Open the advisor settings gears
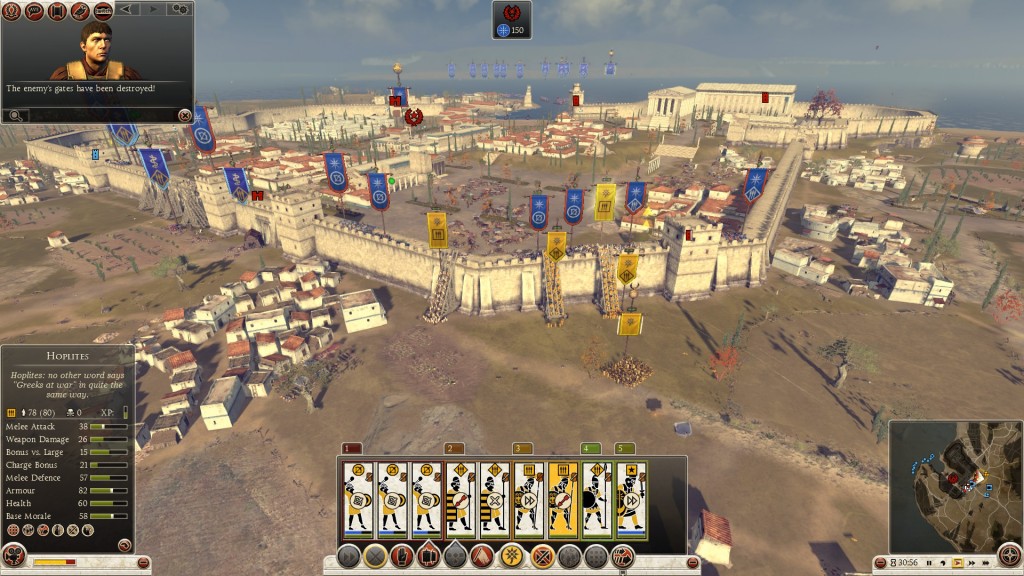 pyautogui.click(x=180, y=8)
